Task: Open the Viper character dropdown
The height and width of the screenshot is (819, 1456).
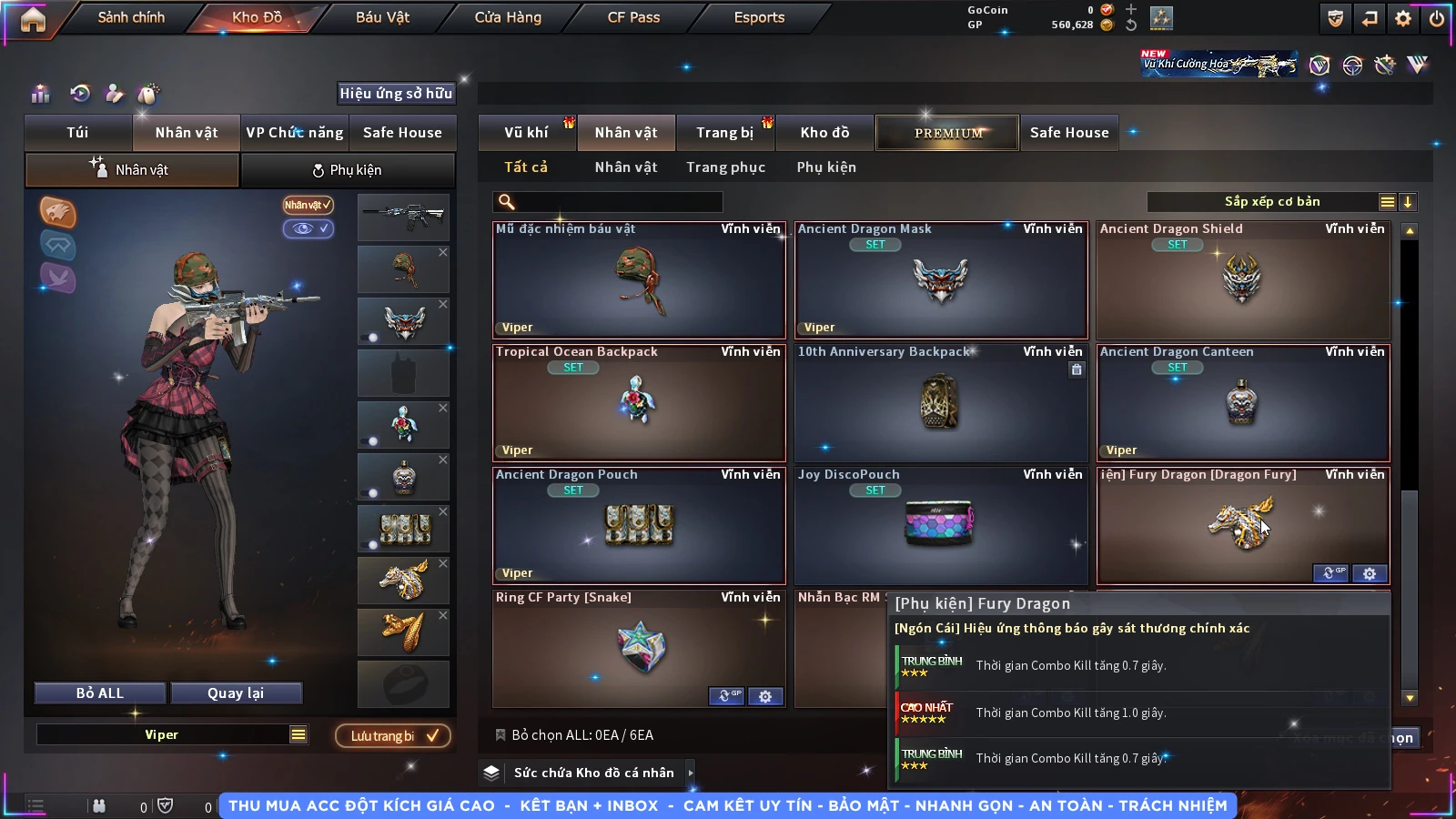Action: pyautogui.click(x=298, y=734)
